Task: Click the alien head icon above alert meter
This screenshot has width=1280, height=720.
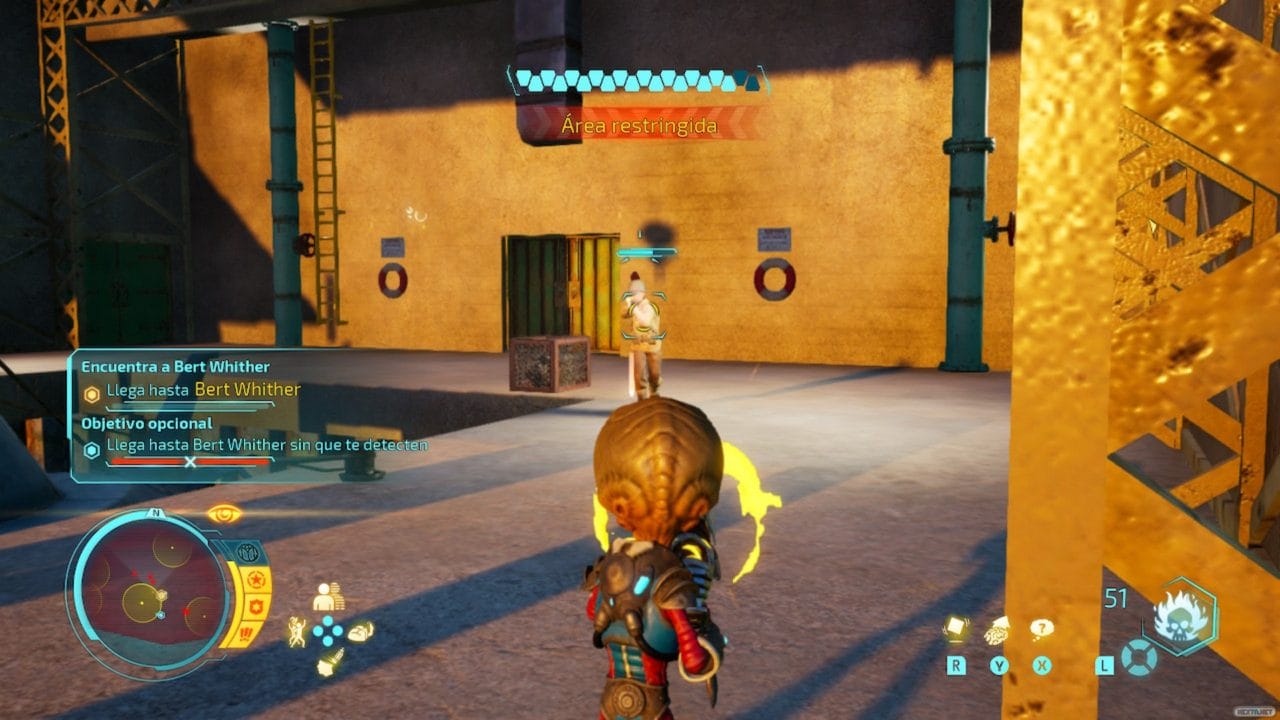Action: pyautogui.click(x=247, y=552)
